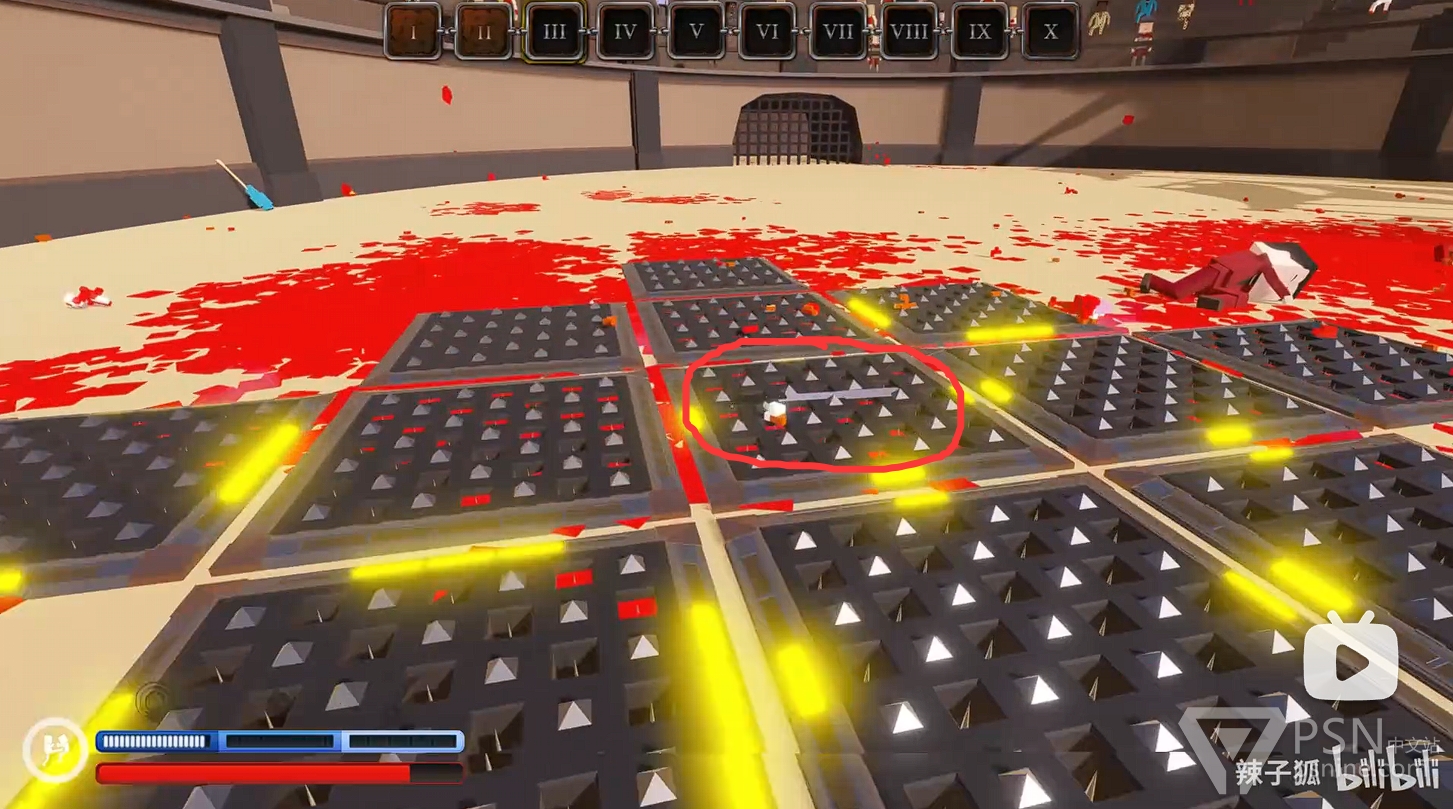Select the round VII tile
The image size is (1453, 809).
tap(838, 31)
